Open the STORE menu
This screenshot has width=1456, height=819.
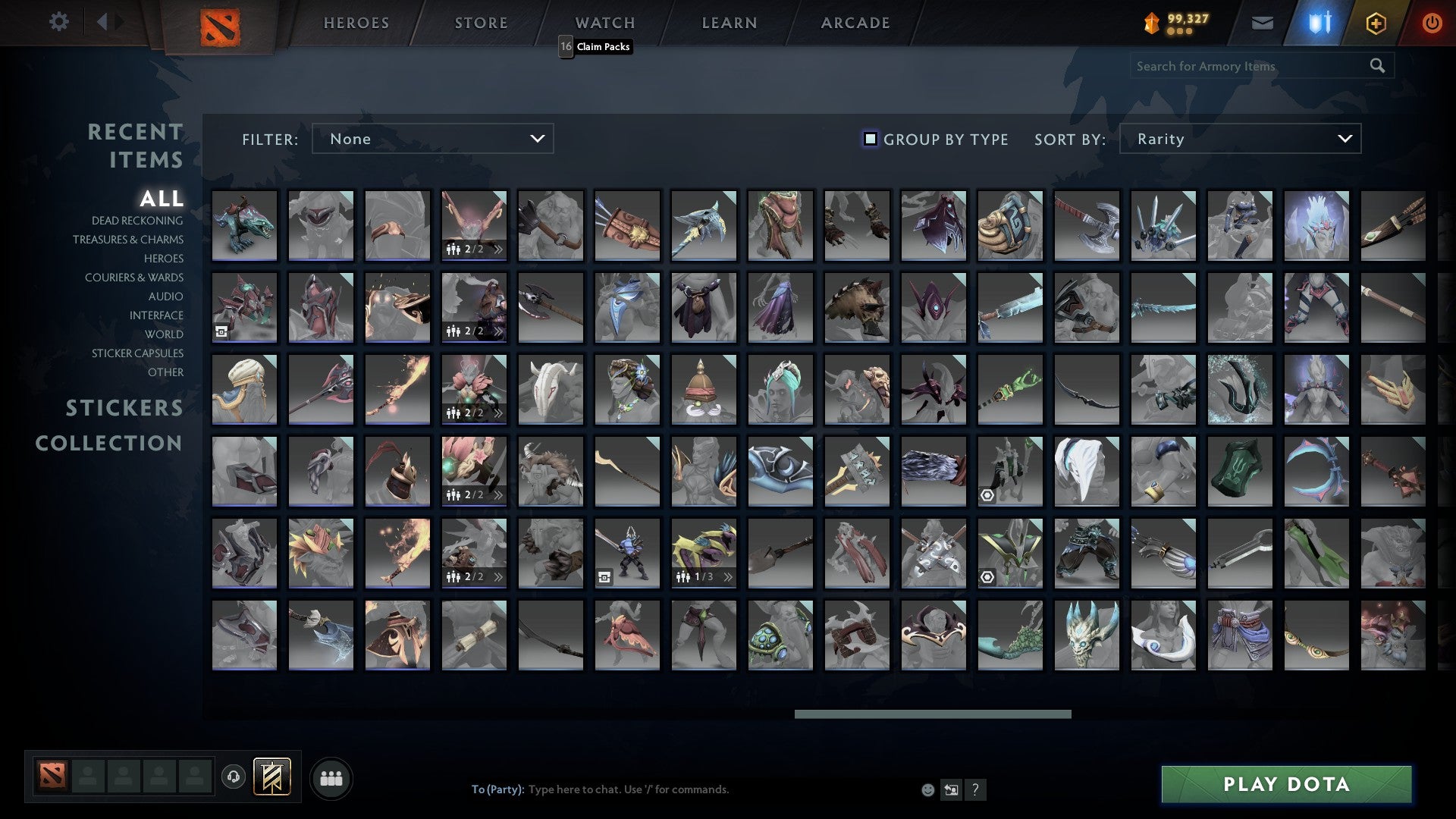pos(481,22)
